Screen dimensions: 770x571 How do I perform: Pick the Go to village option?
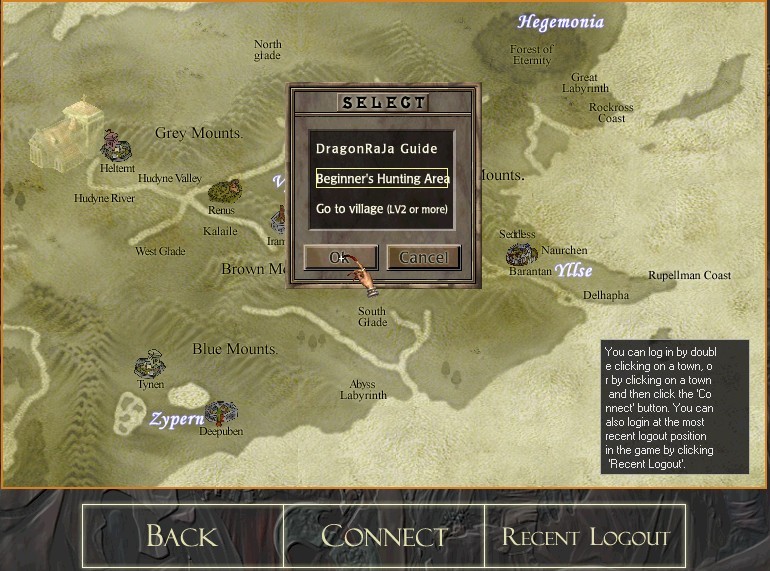381,209
